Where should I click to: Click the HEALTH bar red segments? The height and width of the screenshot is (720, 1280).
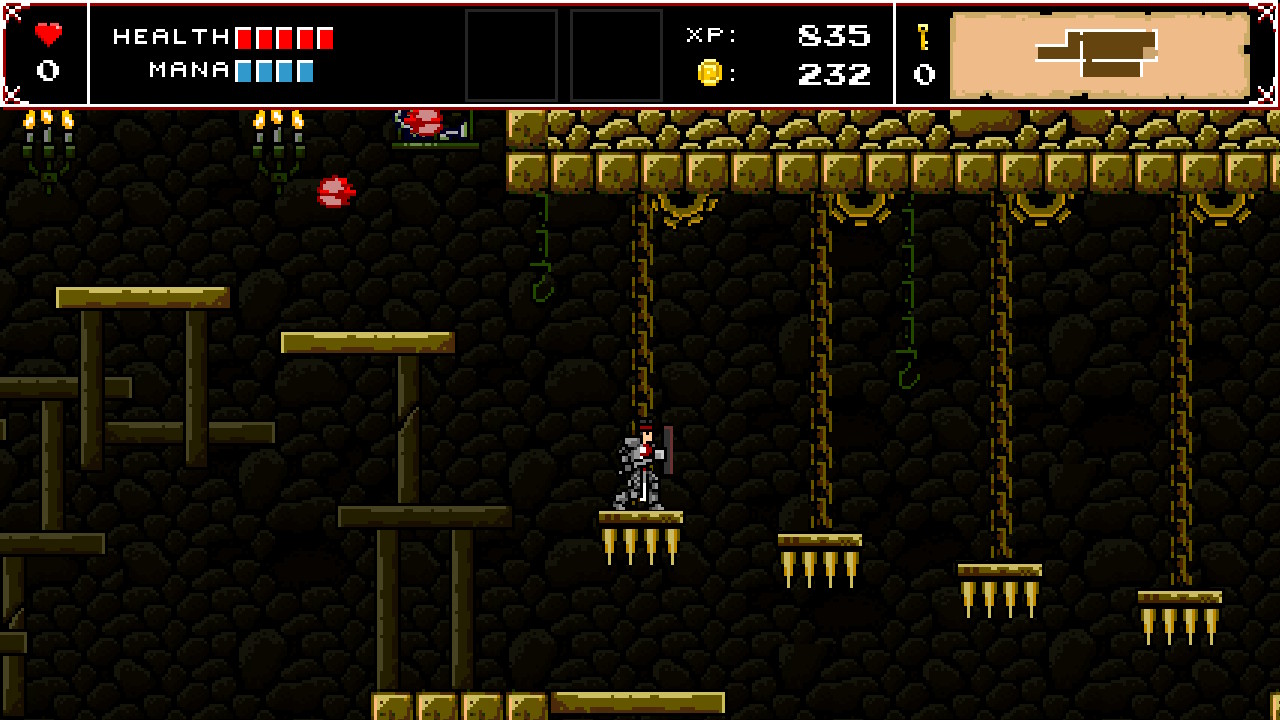coord(283,38)
